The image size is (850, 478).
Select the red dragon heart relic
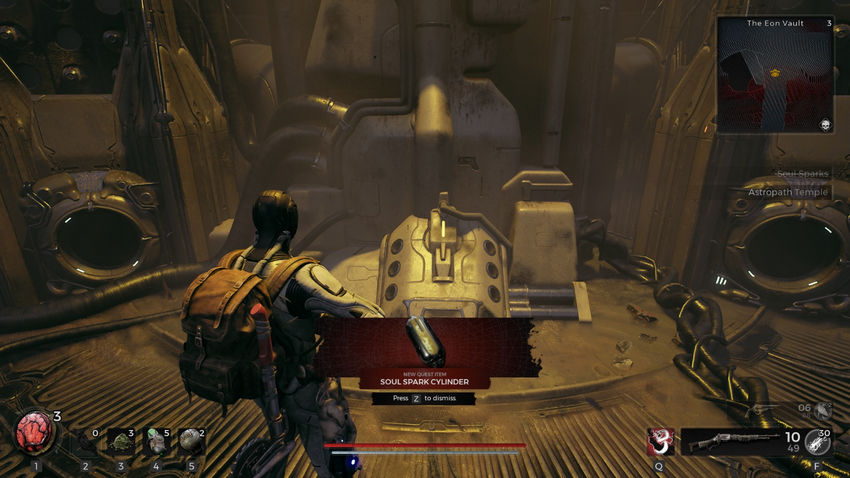33,434
